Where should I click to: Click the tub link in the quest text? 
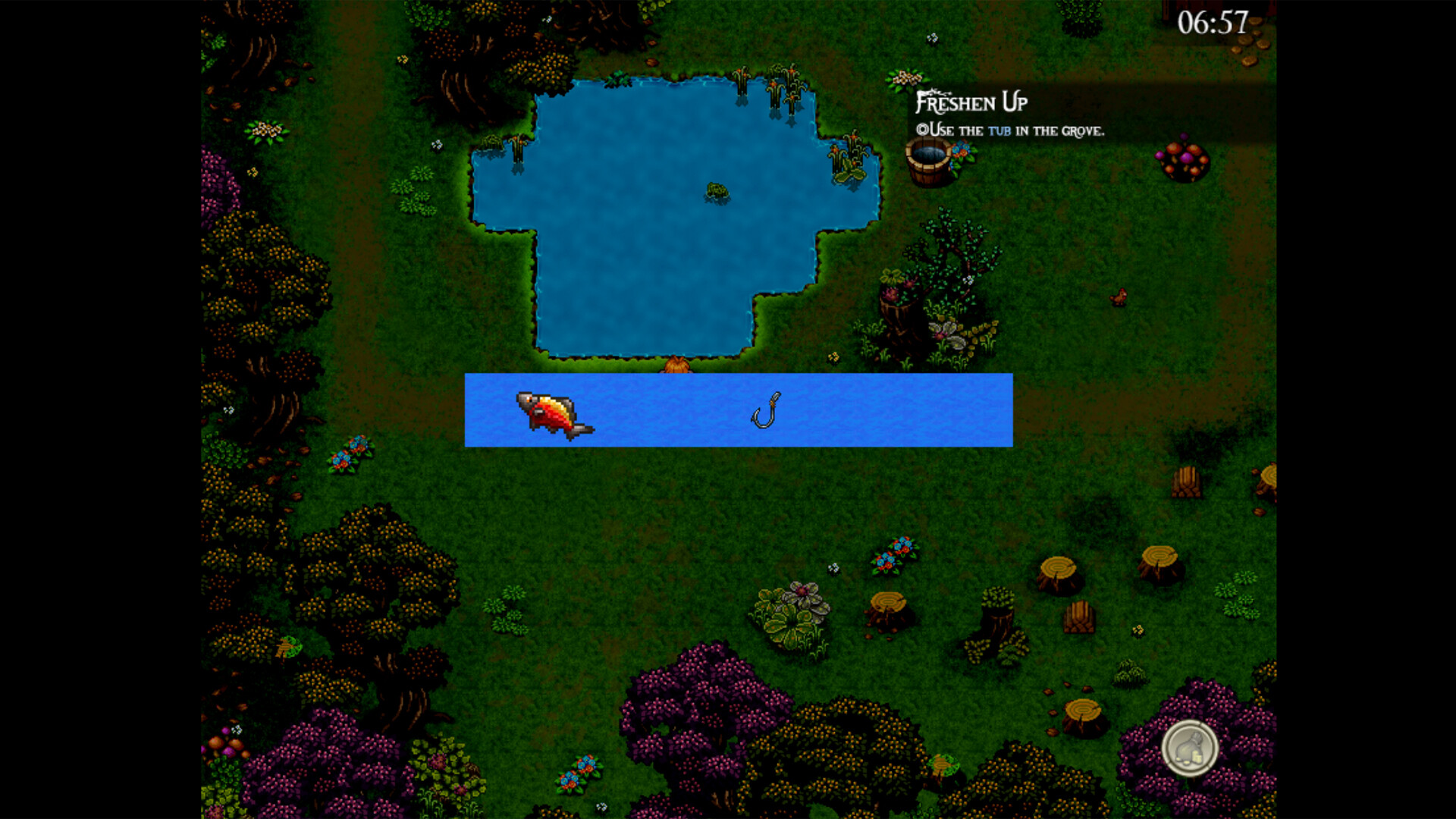coord(999,130)
